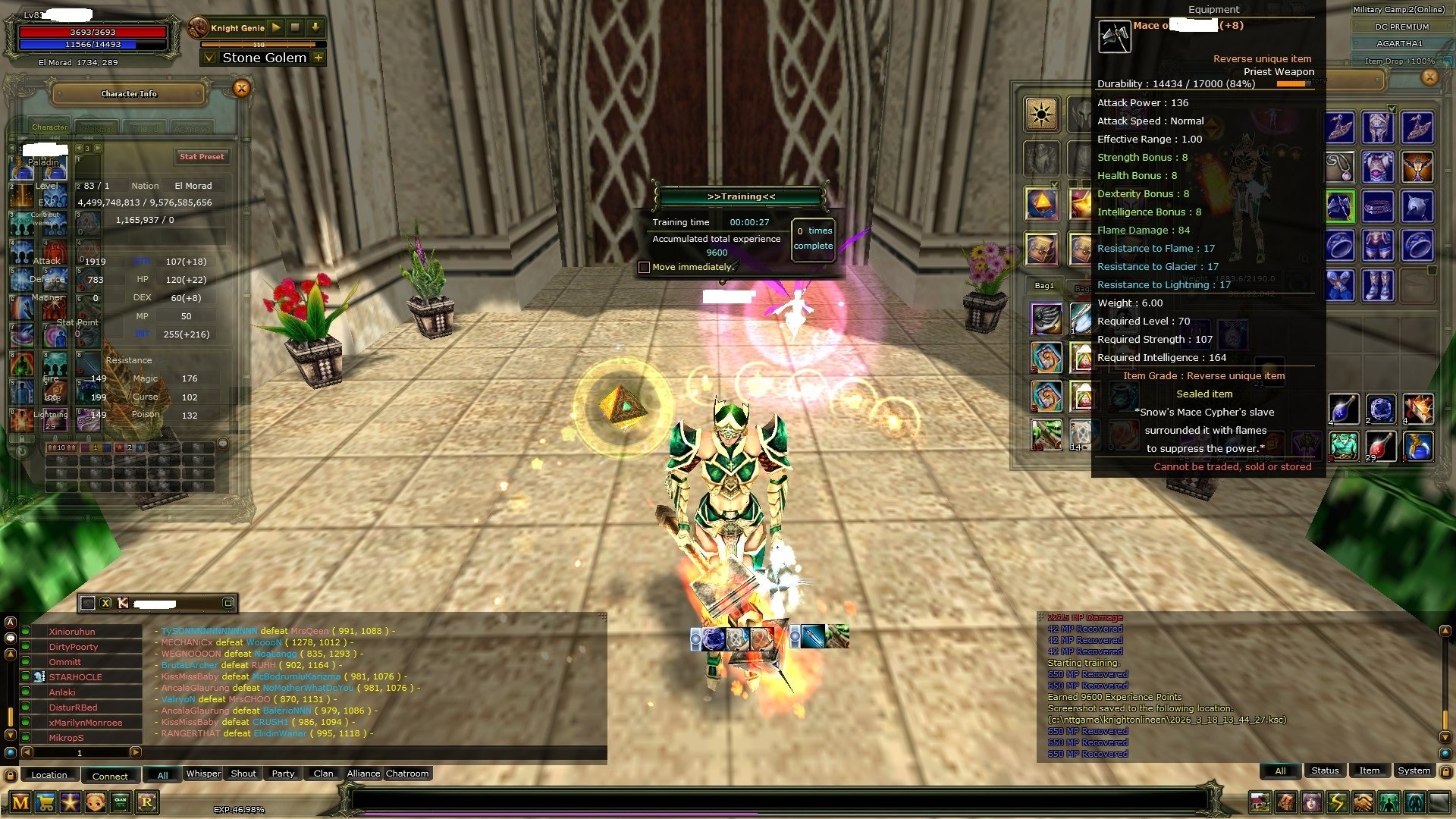Select the Whisper chat tab
Screen dimensions: 1456x819
[202, 773]
